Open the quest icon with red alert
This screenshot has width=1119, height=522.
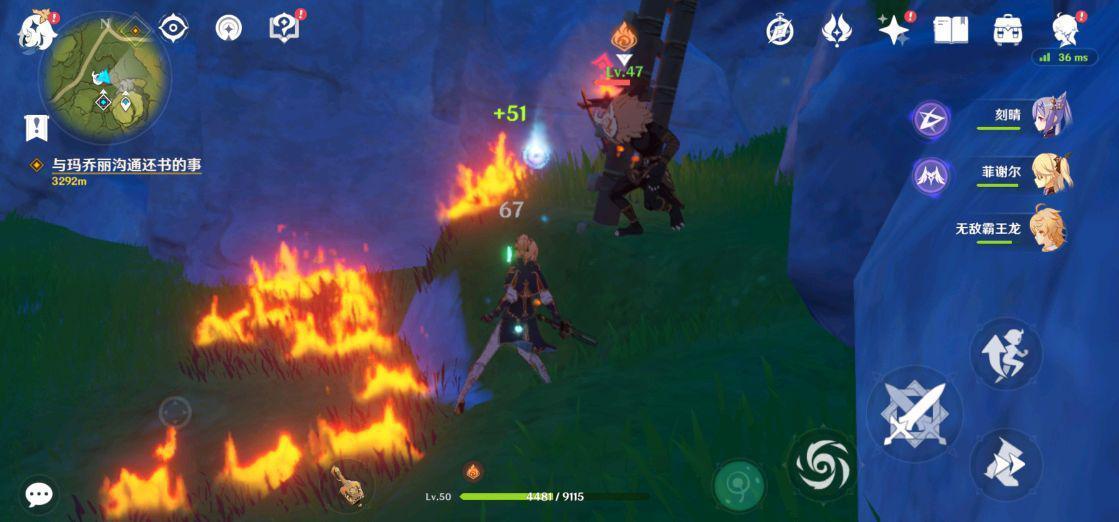tap(285, 28)
